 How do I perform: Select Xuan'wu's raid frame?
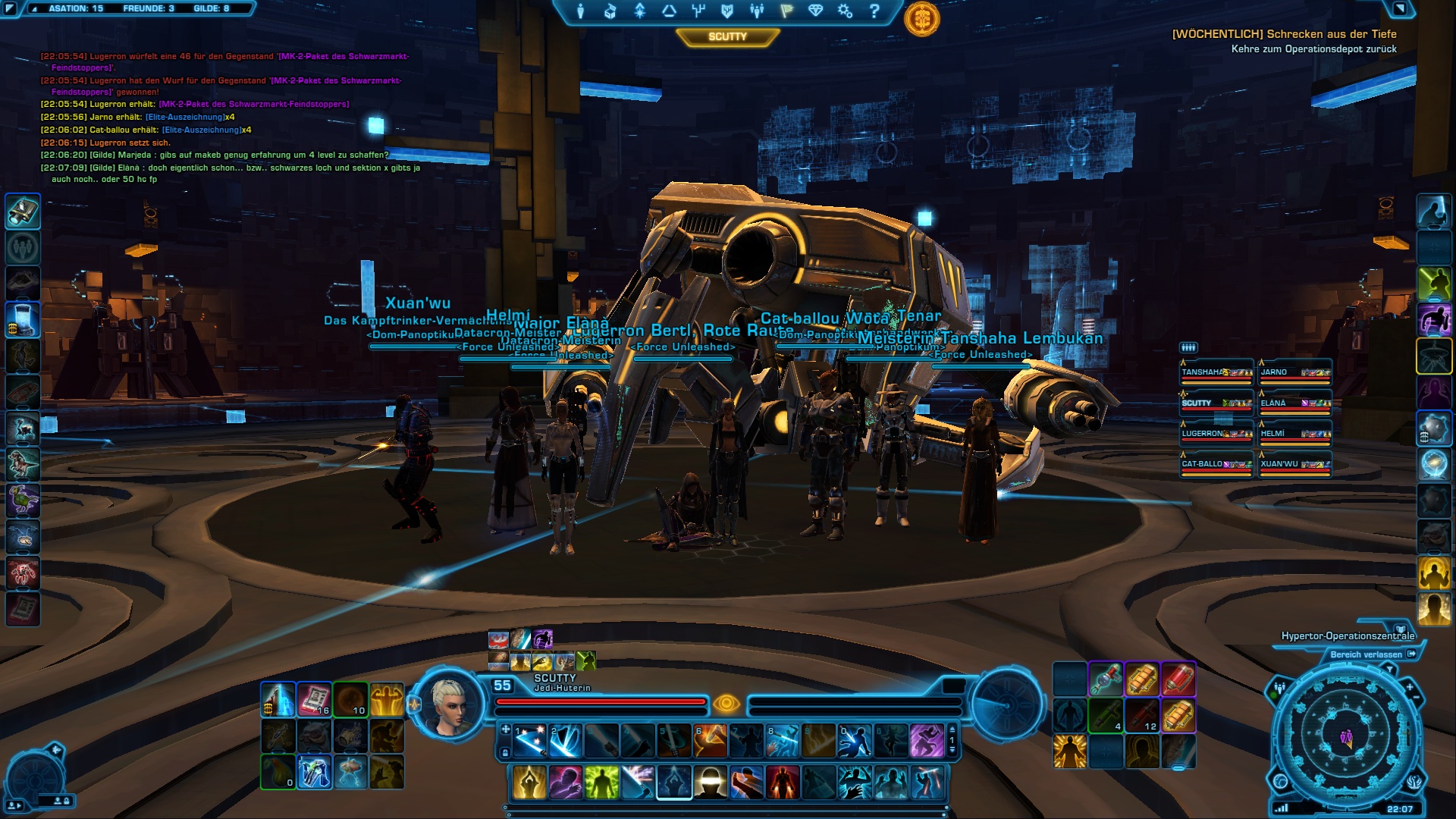pos(1295,465)
